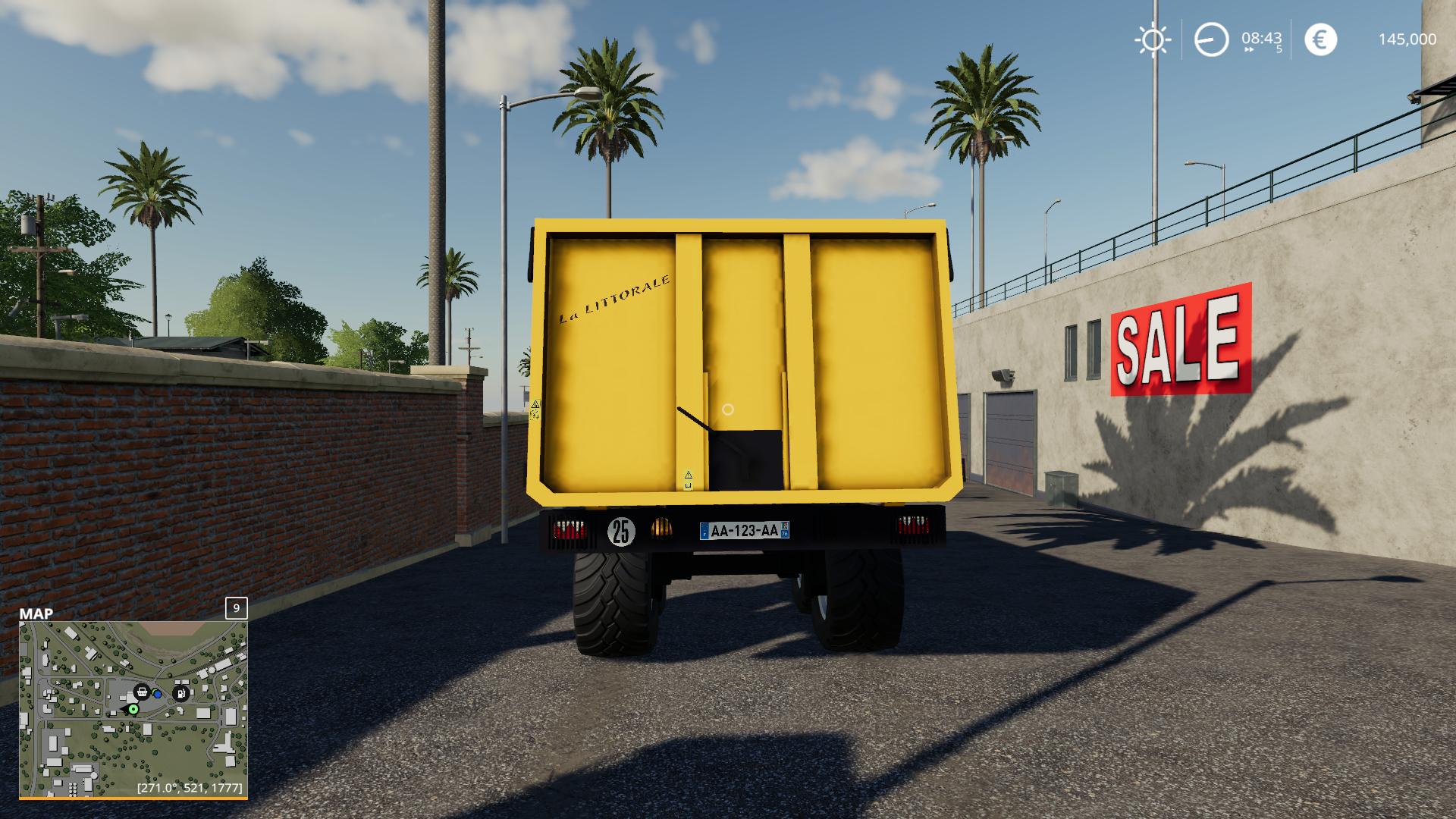The height and width of the screenshot is (819, 1456).
Task: Select the shop basket marker on the minimap
Action: (142, 692)
